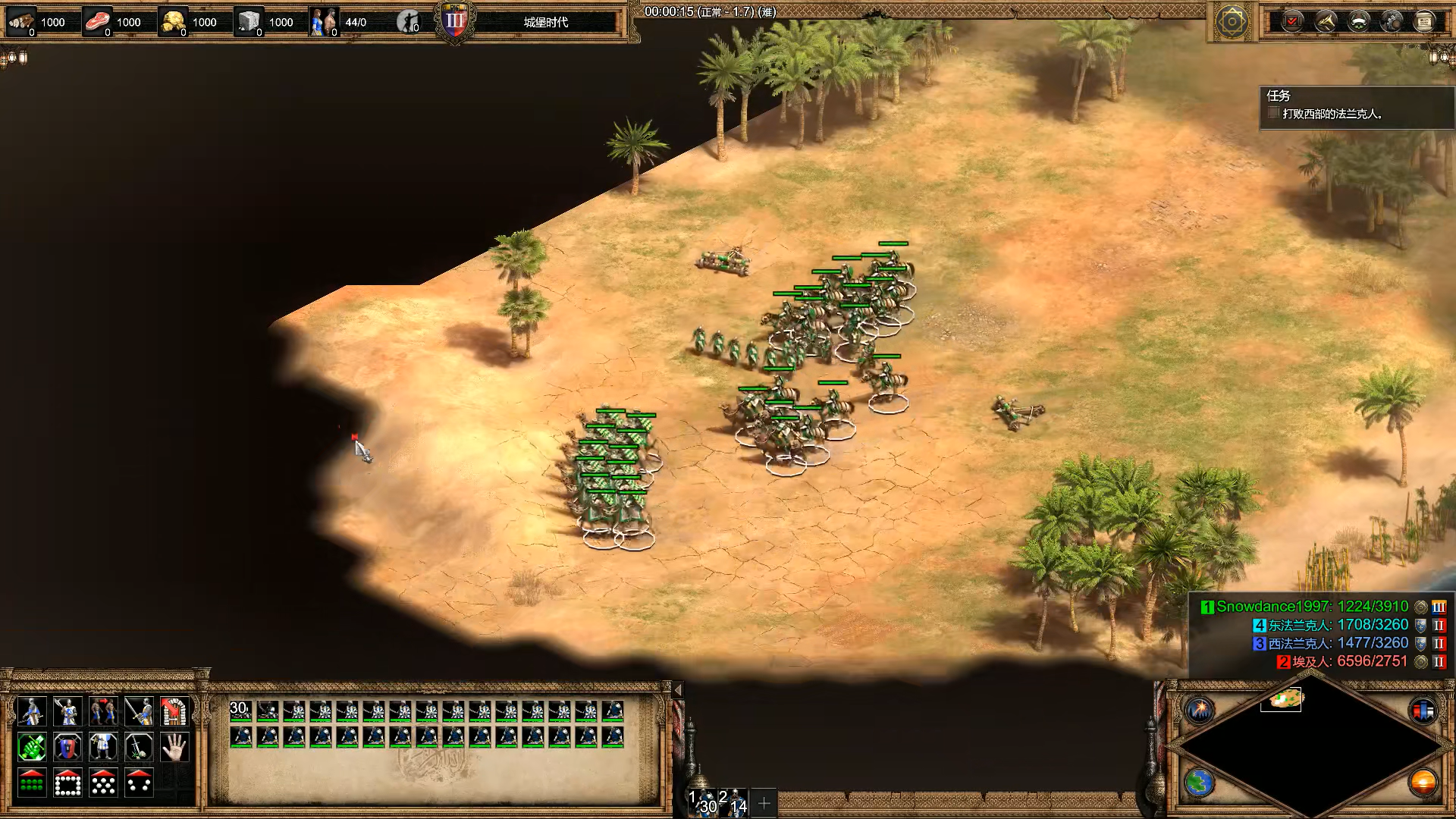Pick the flank formation icon
The width and height of the screenshot is (1456, 819).
[x=139, y=783]
